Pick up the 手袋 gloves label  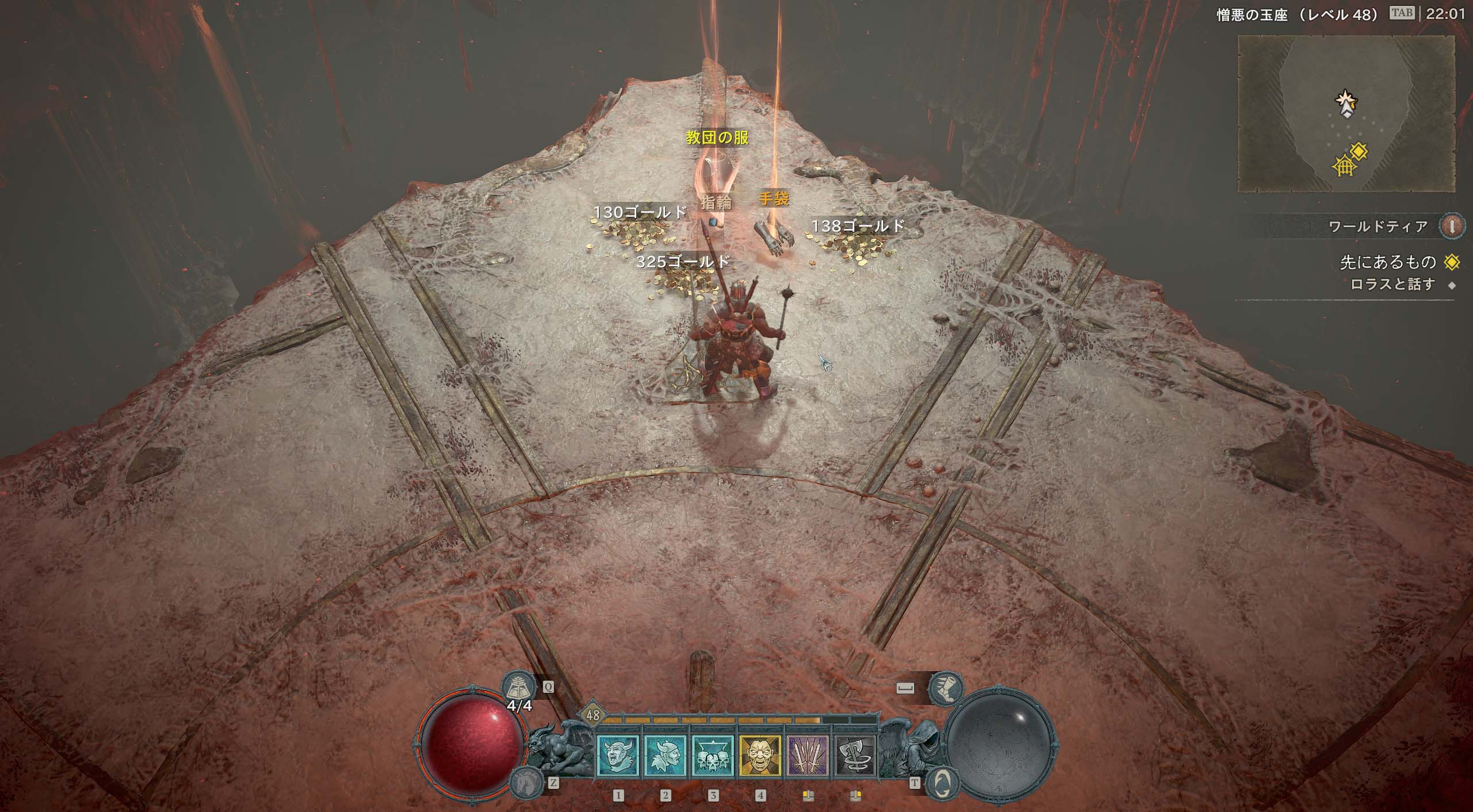tap(773, 199)
